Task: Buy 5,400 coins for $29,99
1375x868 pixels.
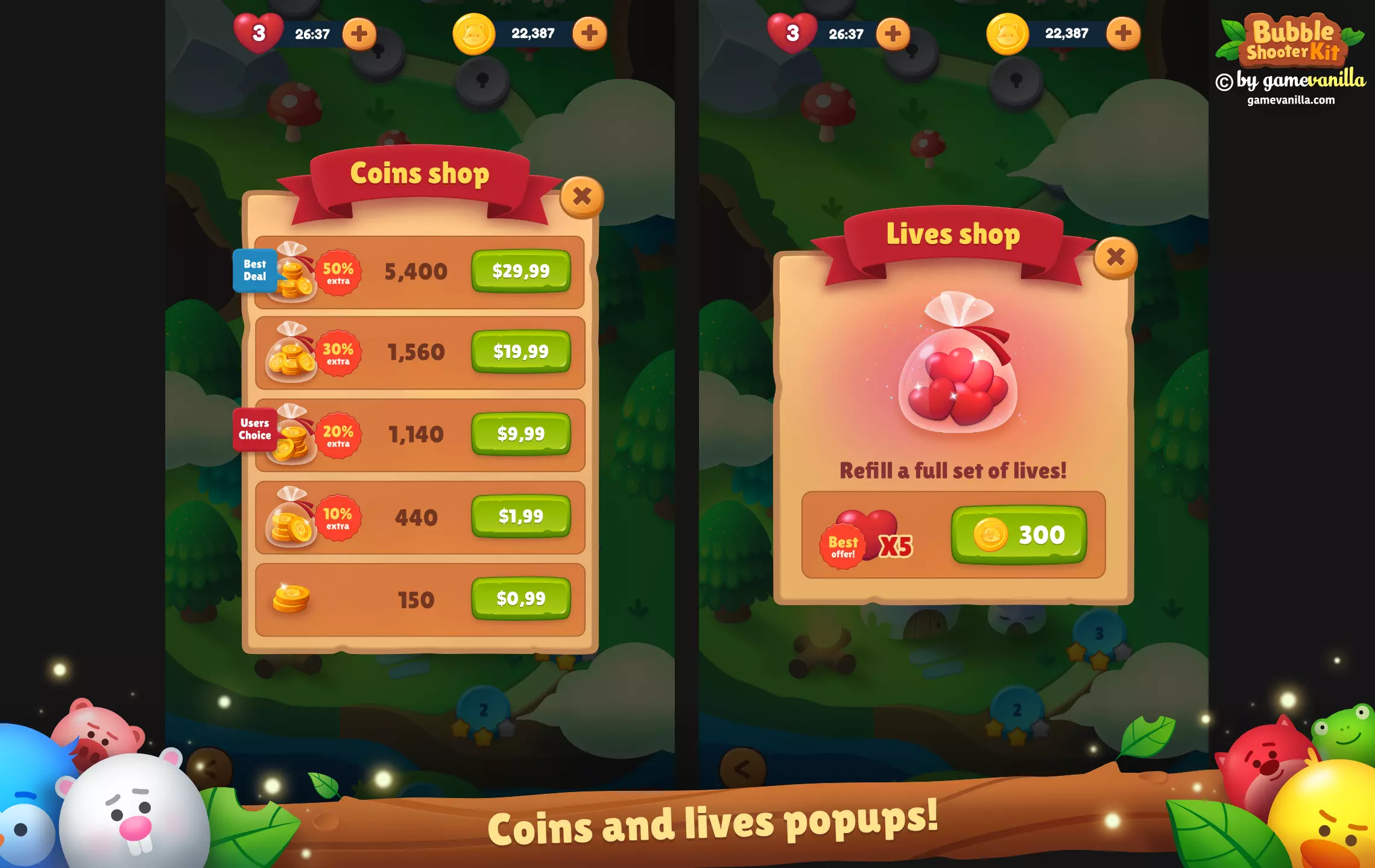Action: tap(520, 271)
